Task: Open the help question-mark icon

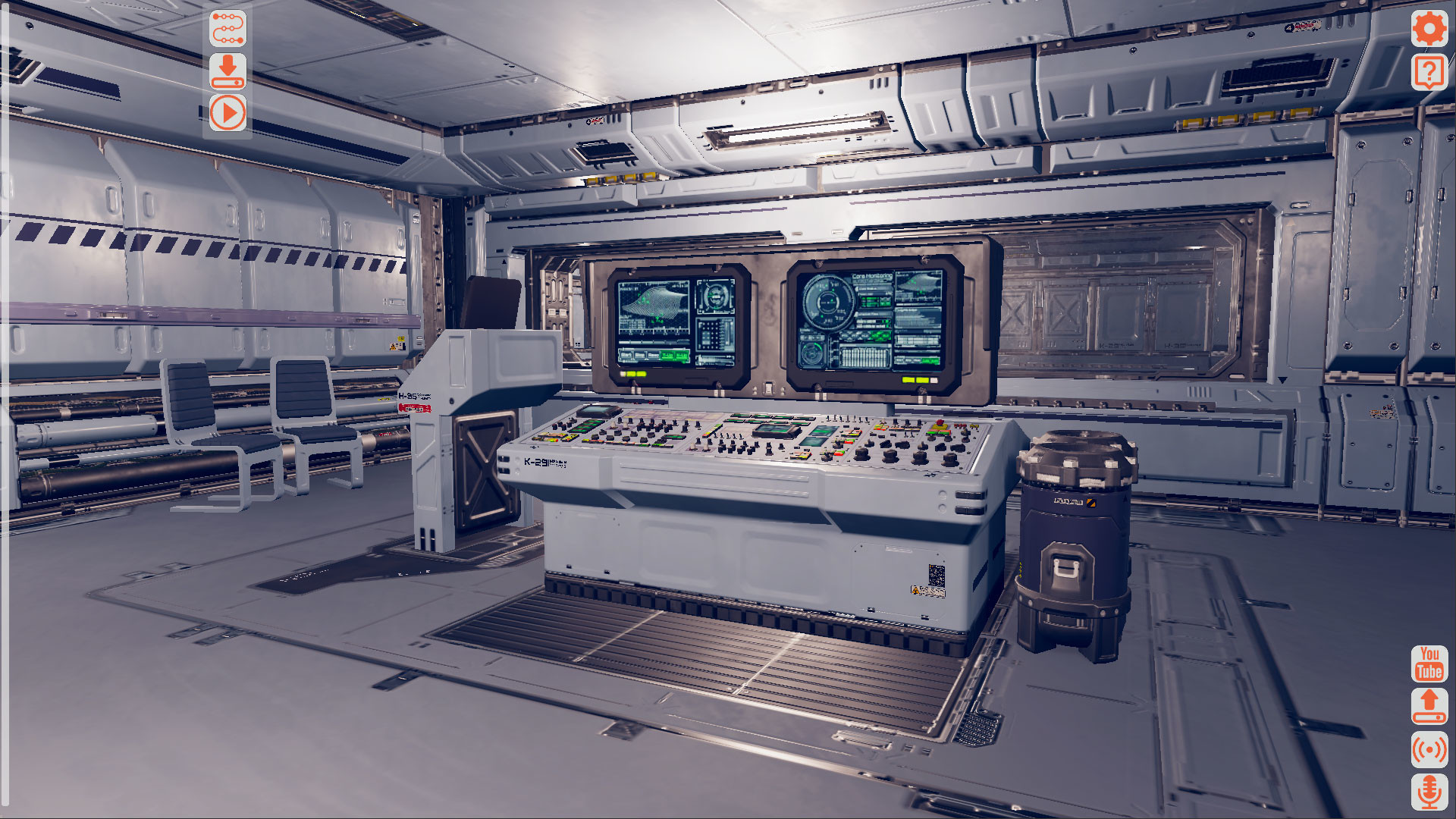Action: (1429, 72)
